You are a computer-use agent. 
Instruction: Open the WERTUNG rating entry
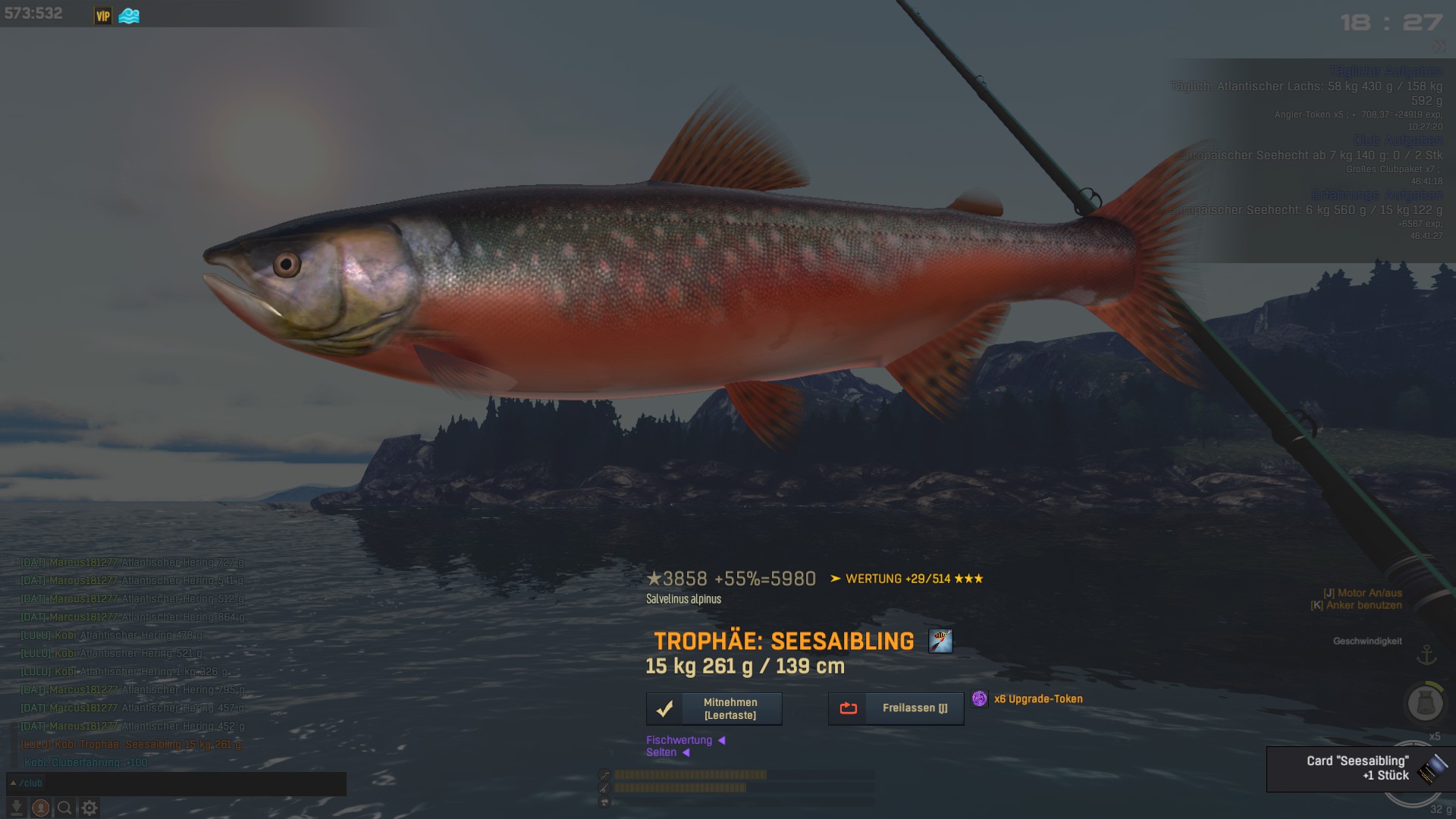click(906, 579)
